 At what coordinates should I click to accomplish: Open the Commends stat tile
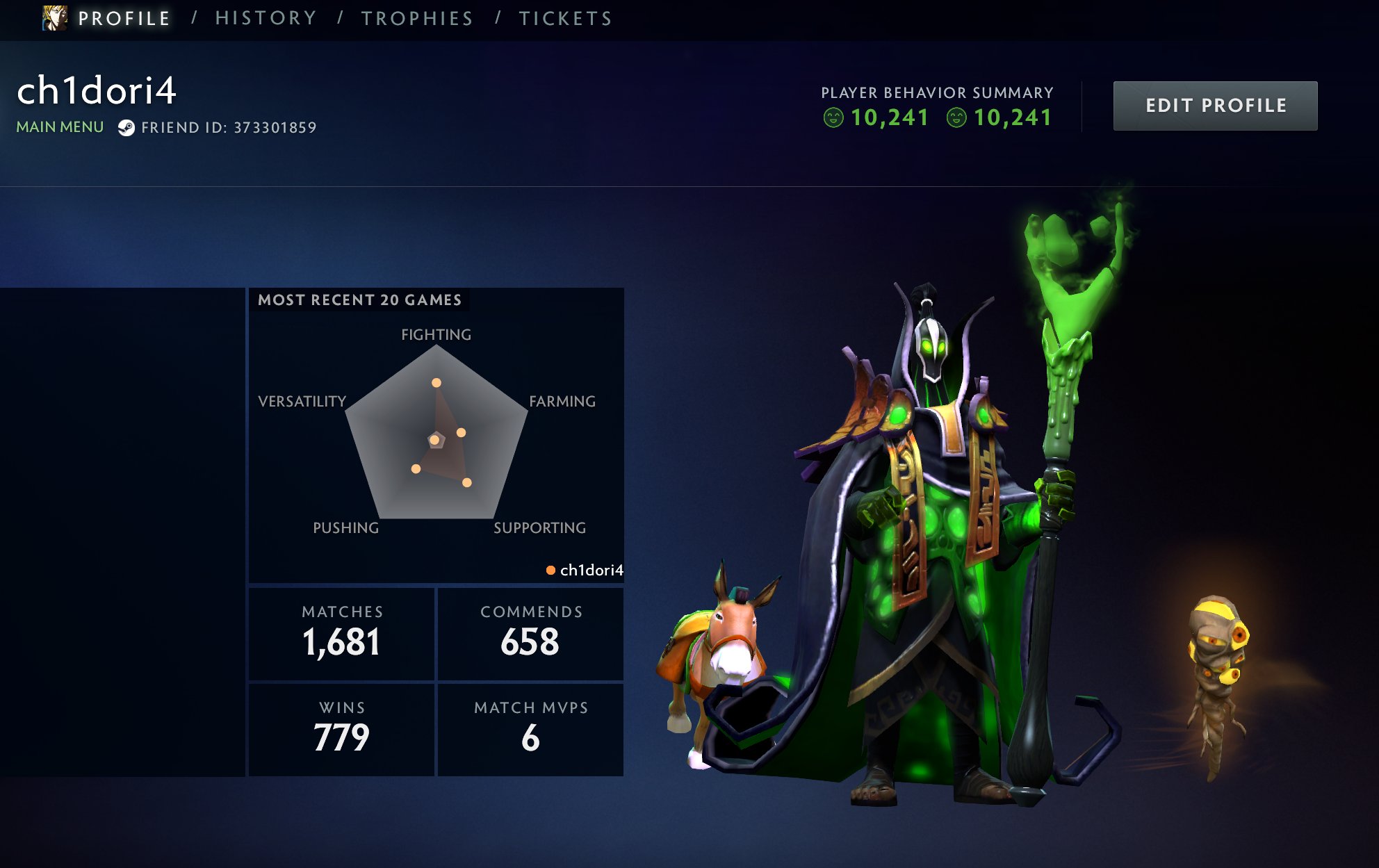tap(530, 633)
